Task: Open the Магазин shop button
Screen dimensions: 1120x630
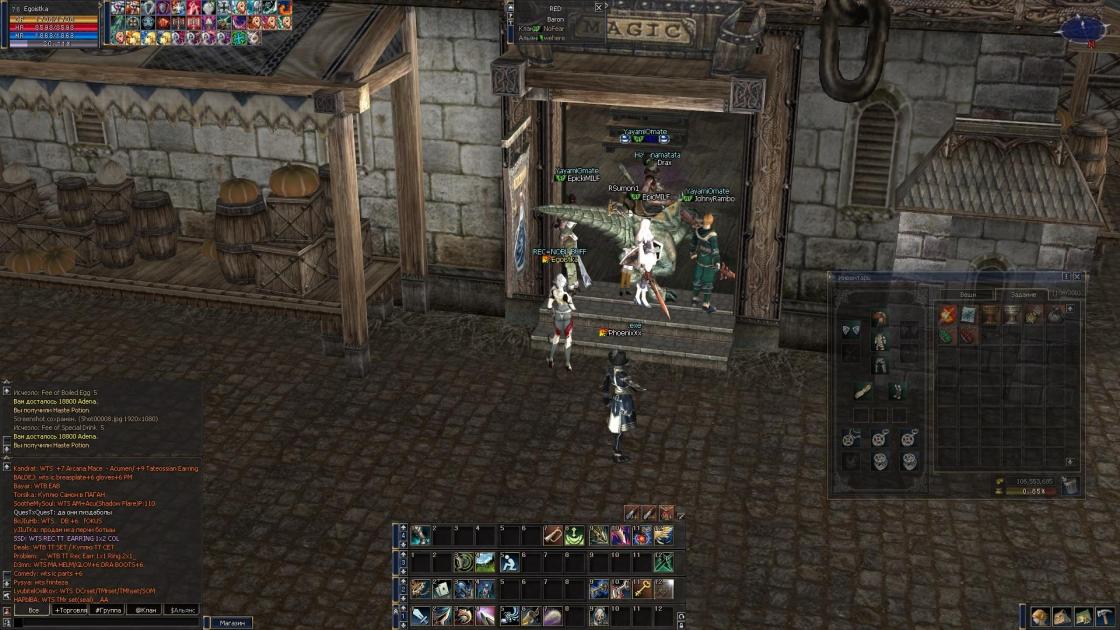Action: coord(232,622)
